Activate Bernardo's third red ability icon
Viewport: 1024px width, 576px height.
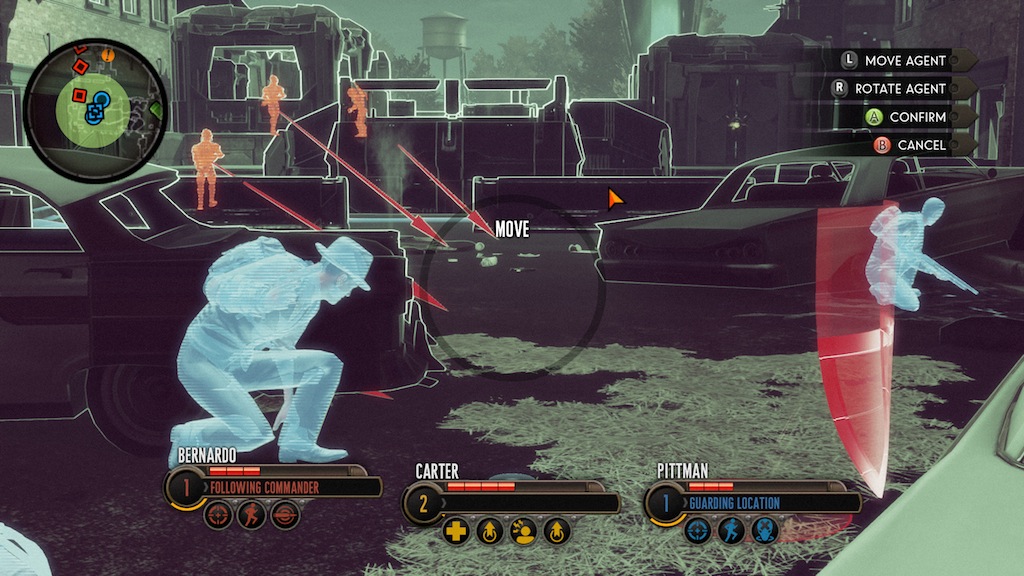(285, 516)
